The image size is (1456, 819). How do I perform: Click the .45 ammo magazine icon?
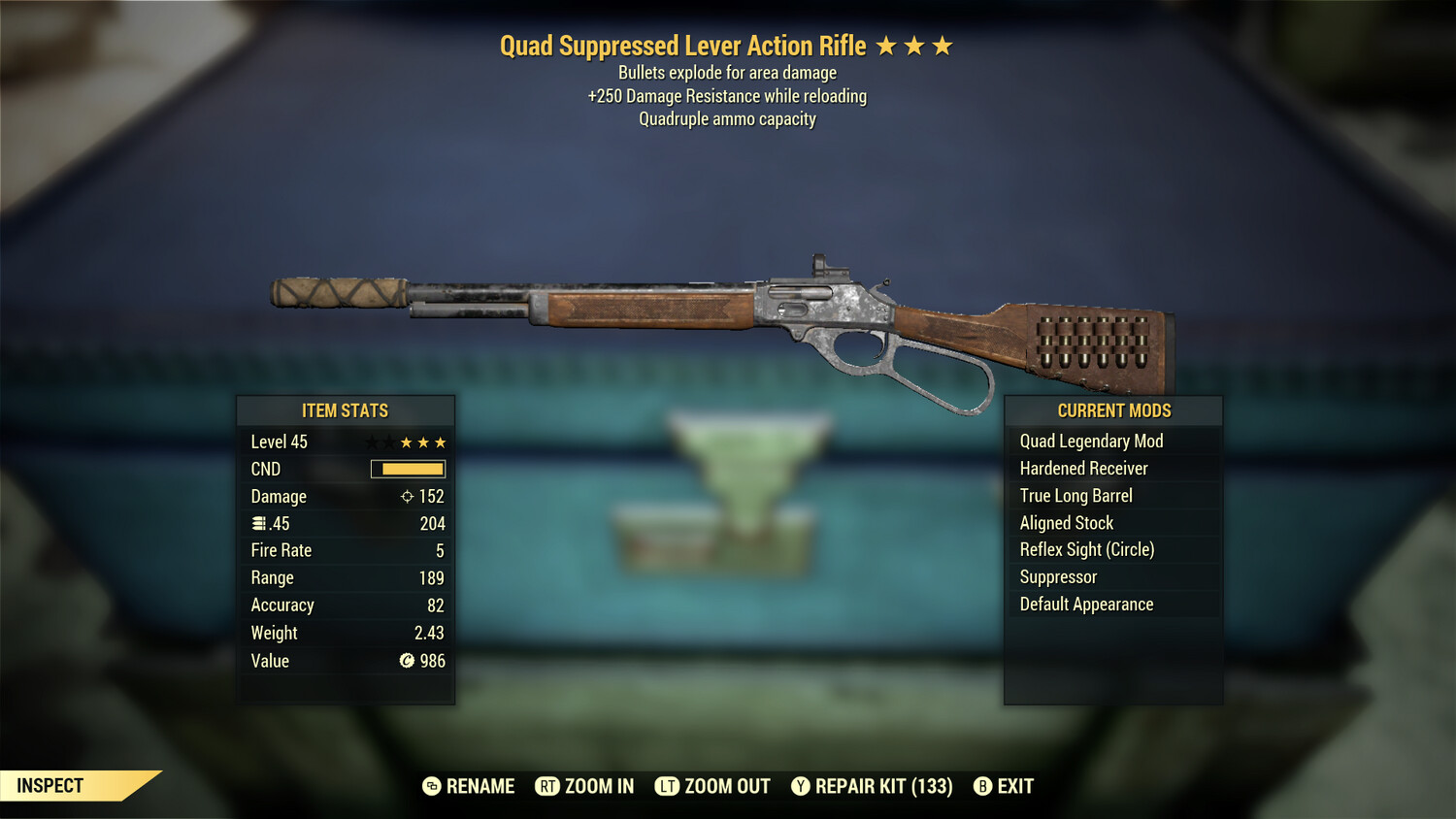tap(258, 523)
